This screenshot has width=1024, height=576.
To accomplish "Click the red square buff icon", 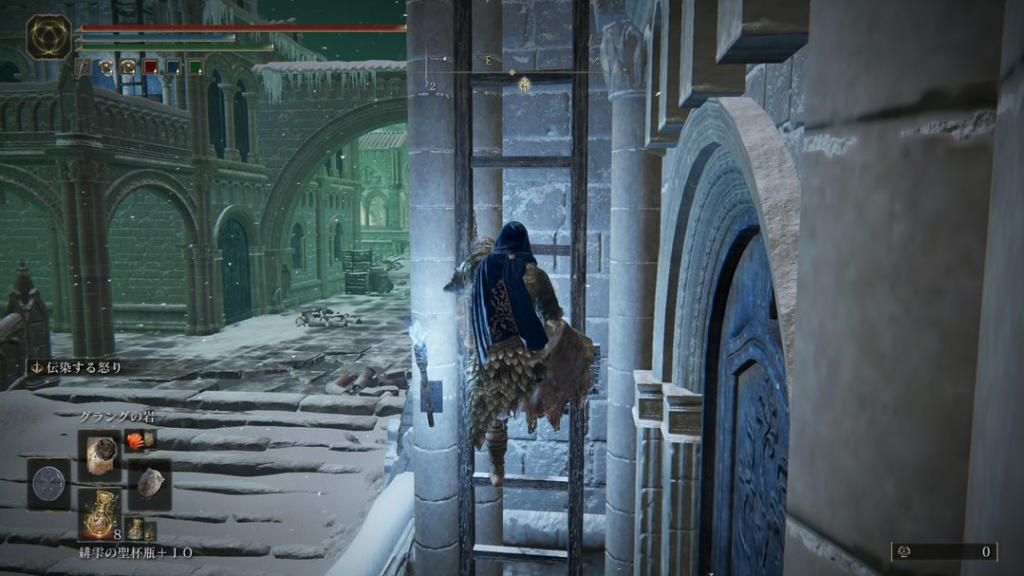I will [x=151, y=67].
